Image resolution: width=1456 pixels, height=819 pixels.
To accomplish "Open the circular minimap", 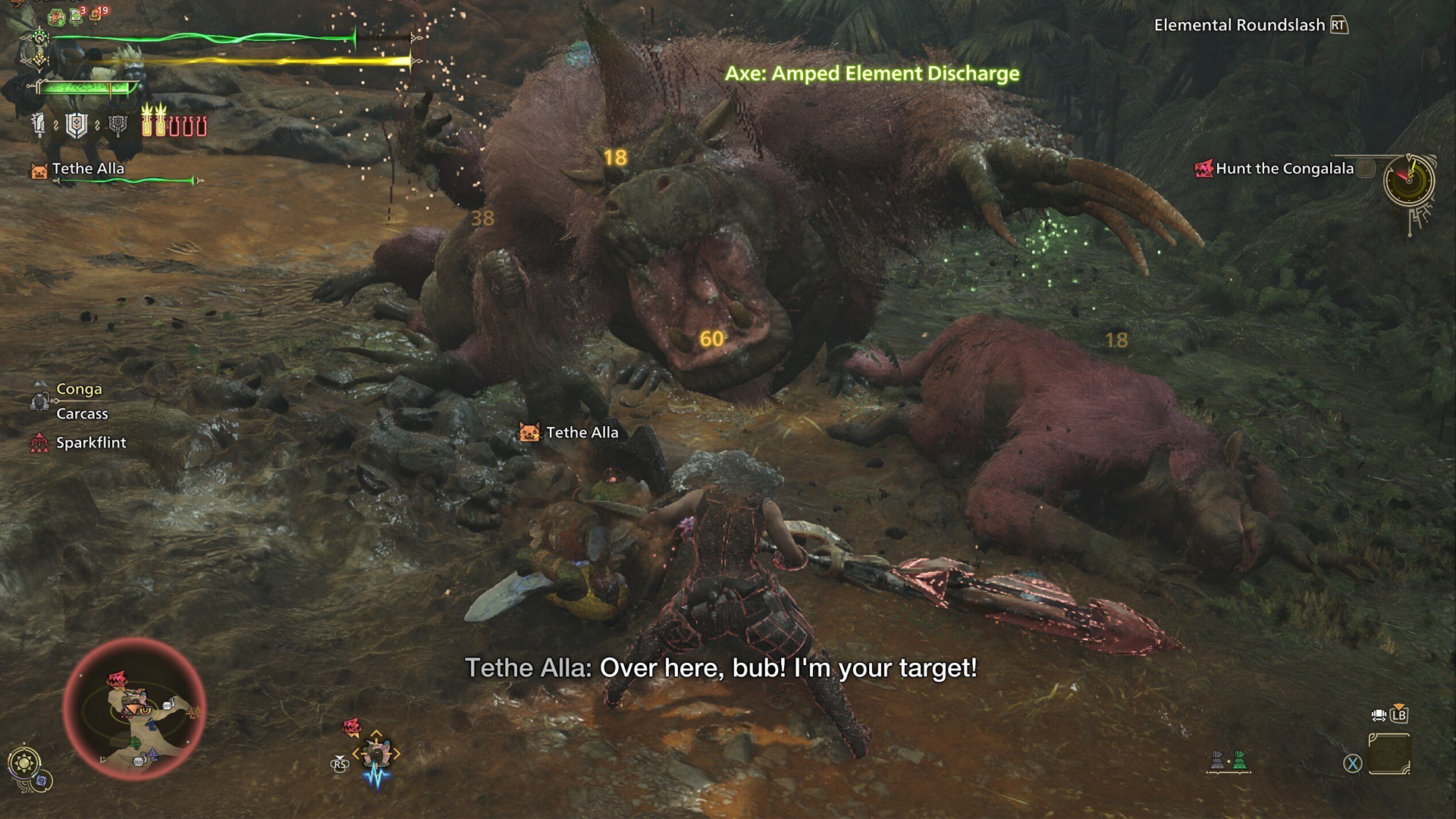I will (134, 709).
